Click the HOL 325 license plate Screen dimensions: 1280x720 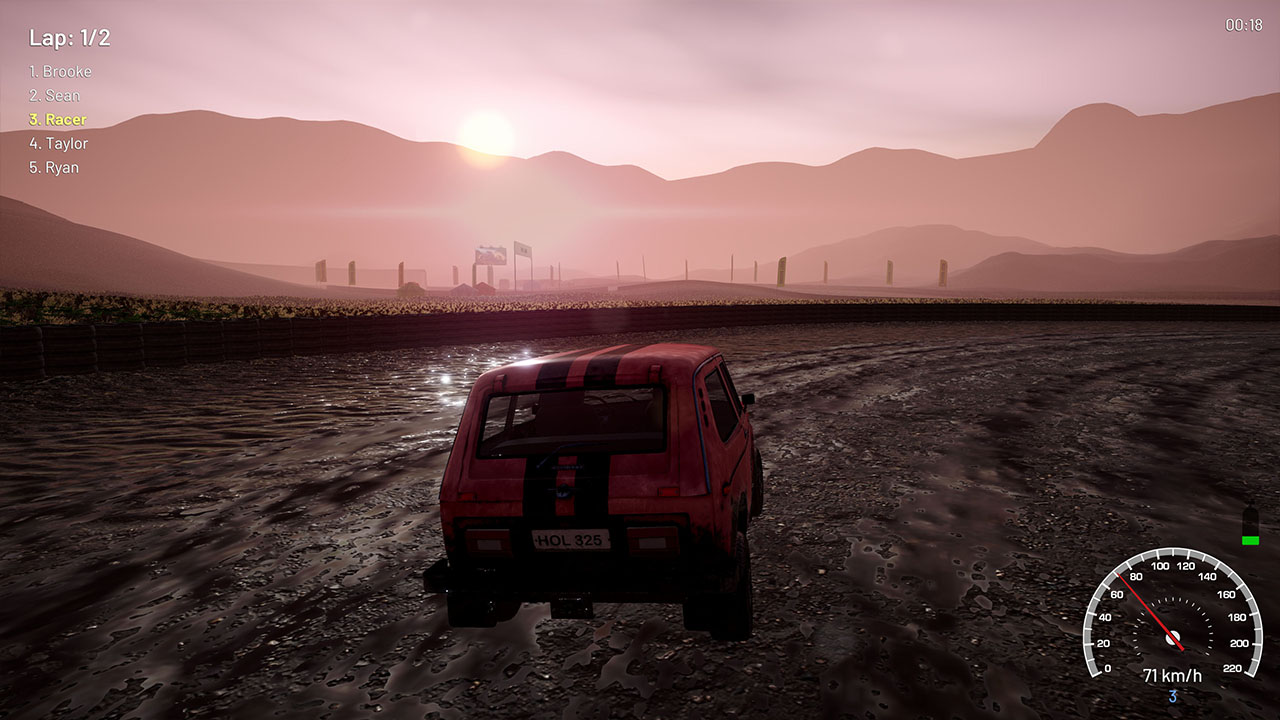coord(570,539)
